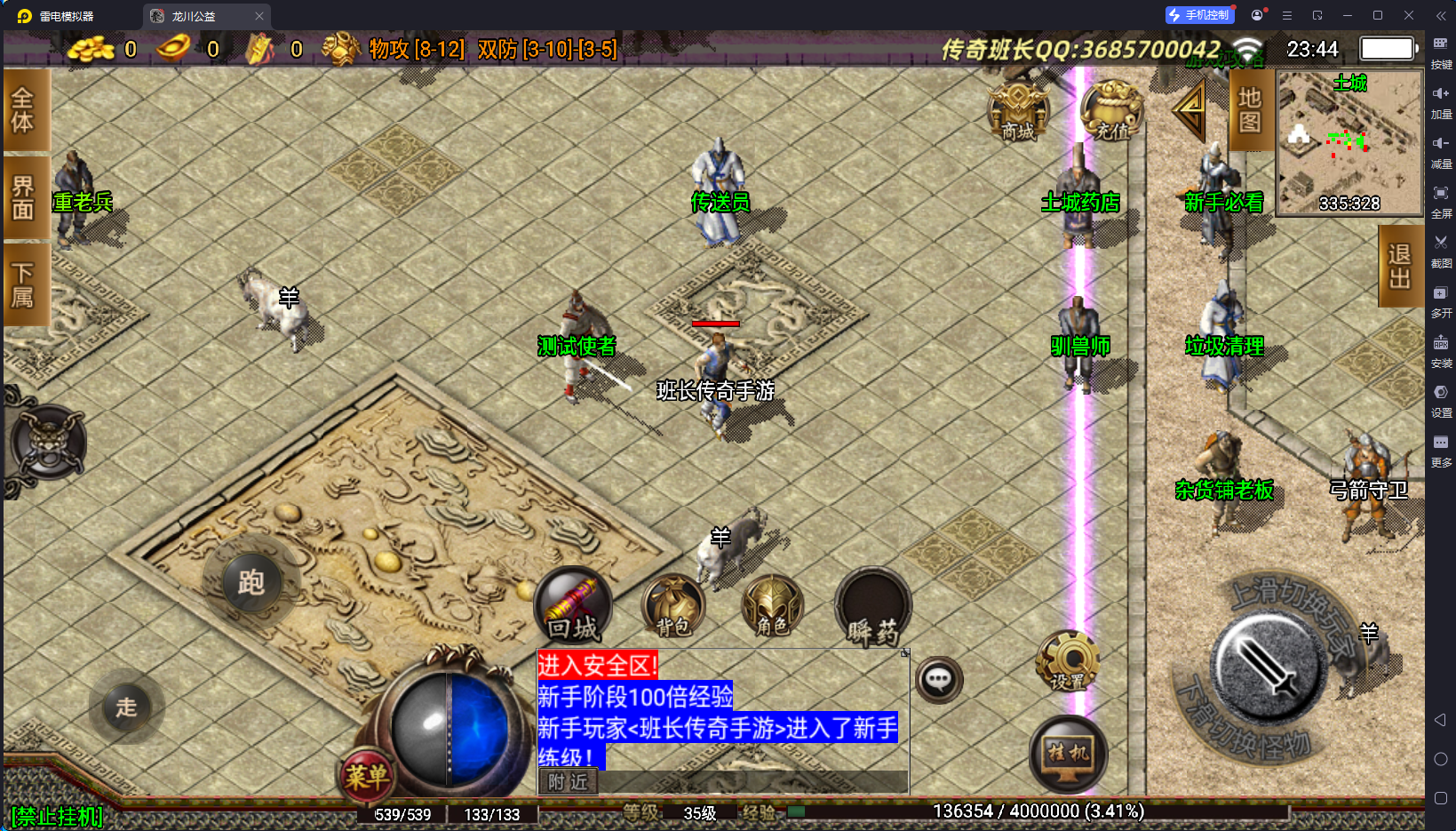
Task: Open the 背包 bag
Action: point(673,607)
